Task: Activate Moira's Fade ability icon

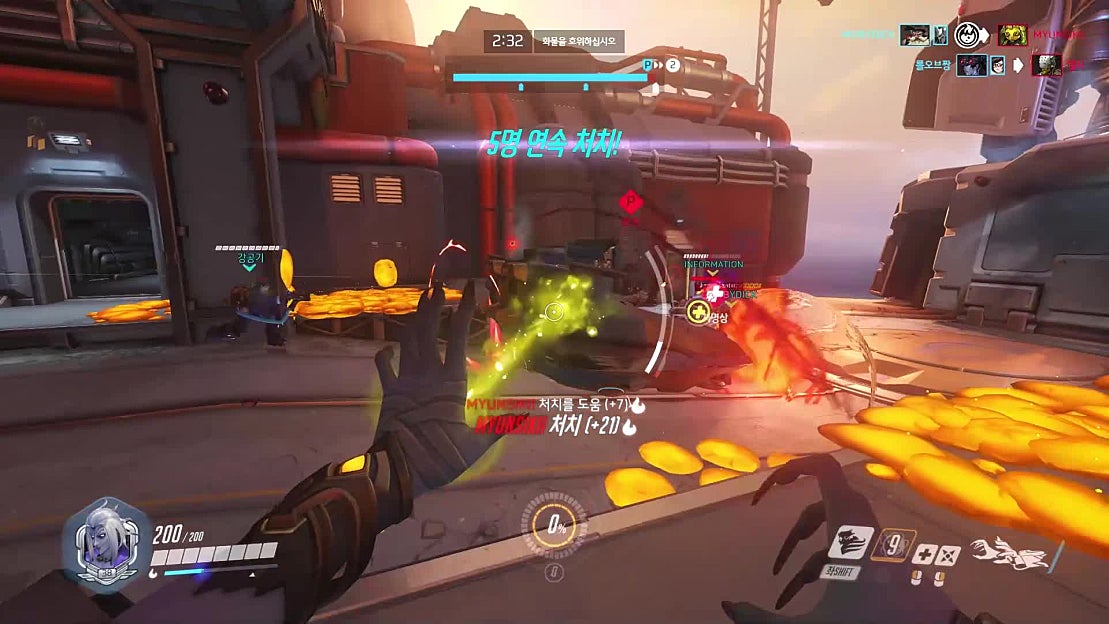Action: tap(850, 543)
